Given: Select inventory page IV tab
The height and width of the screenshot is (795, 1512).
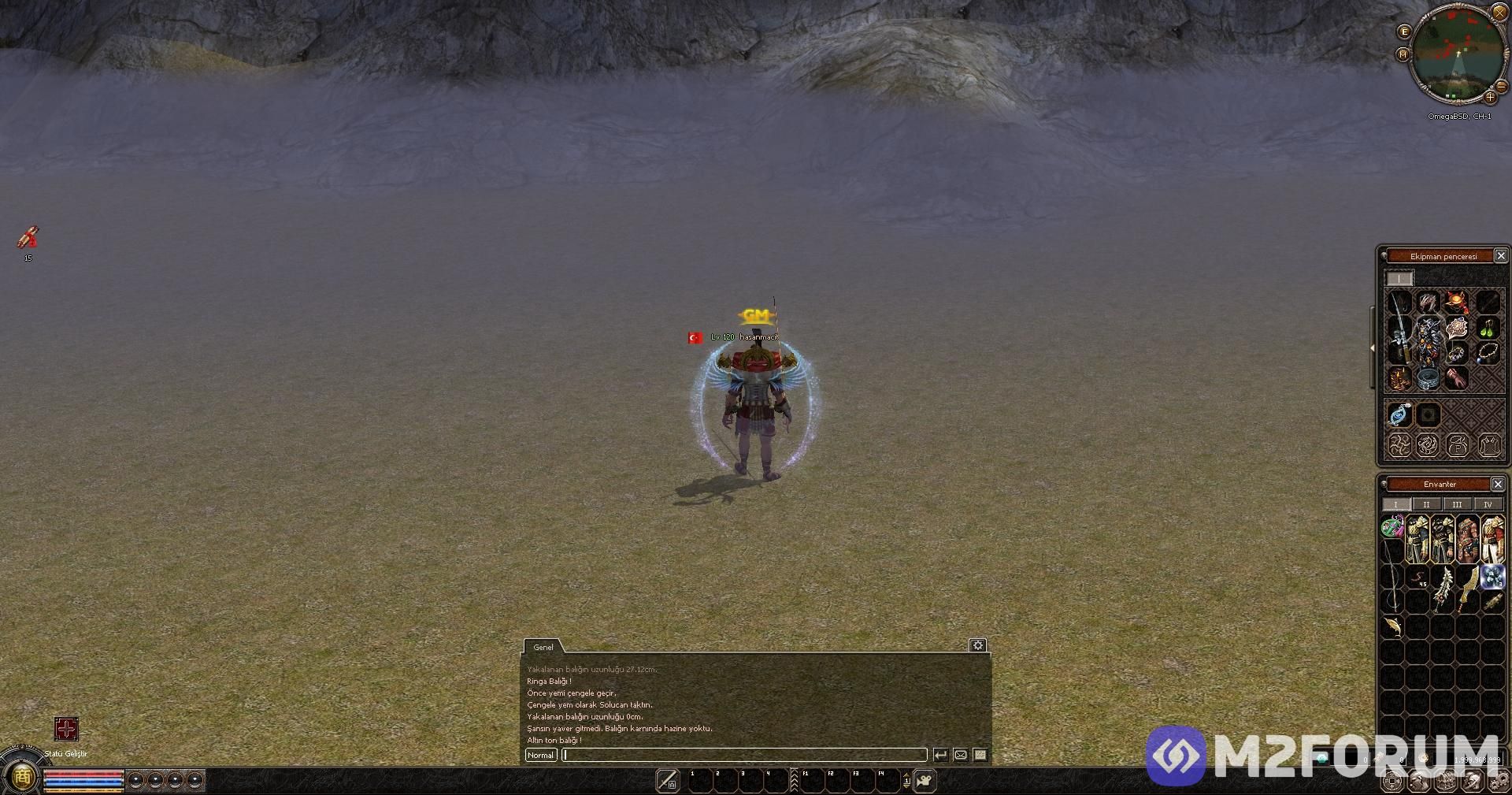Looking at the screenshot, I should coord(1487,504).
